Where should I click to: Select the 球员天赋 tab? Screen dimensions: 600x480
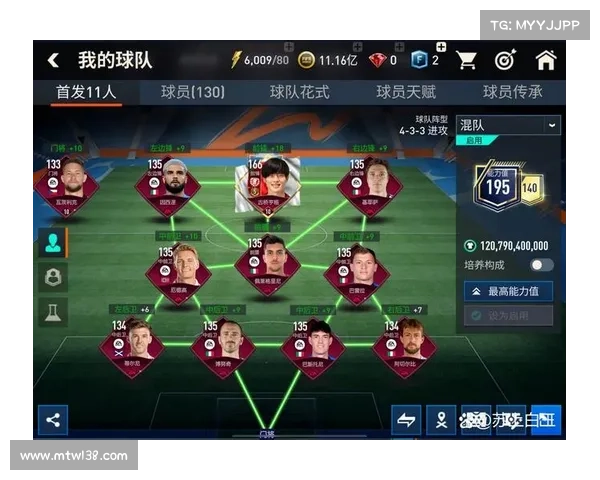[x=406, y=92]
